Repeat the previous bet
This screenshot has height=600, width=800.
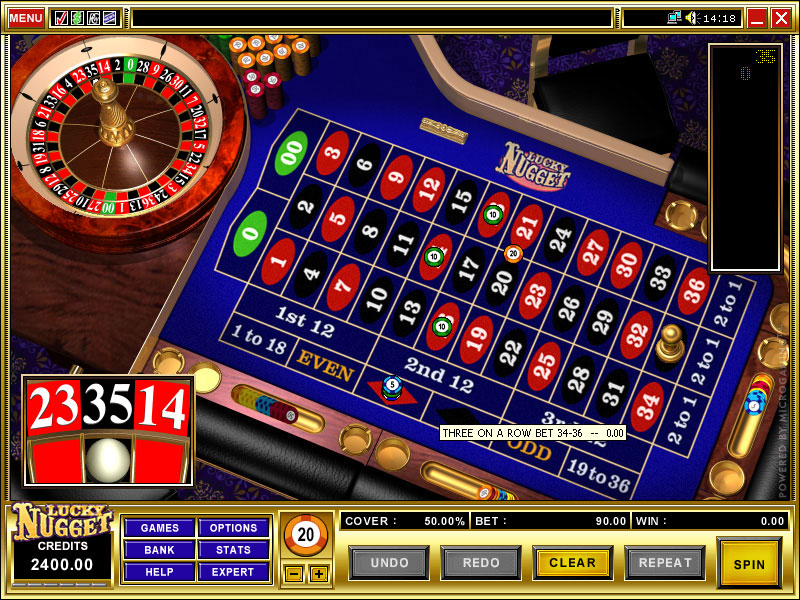[x=664, y=563]
